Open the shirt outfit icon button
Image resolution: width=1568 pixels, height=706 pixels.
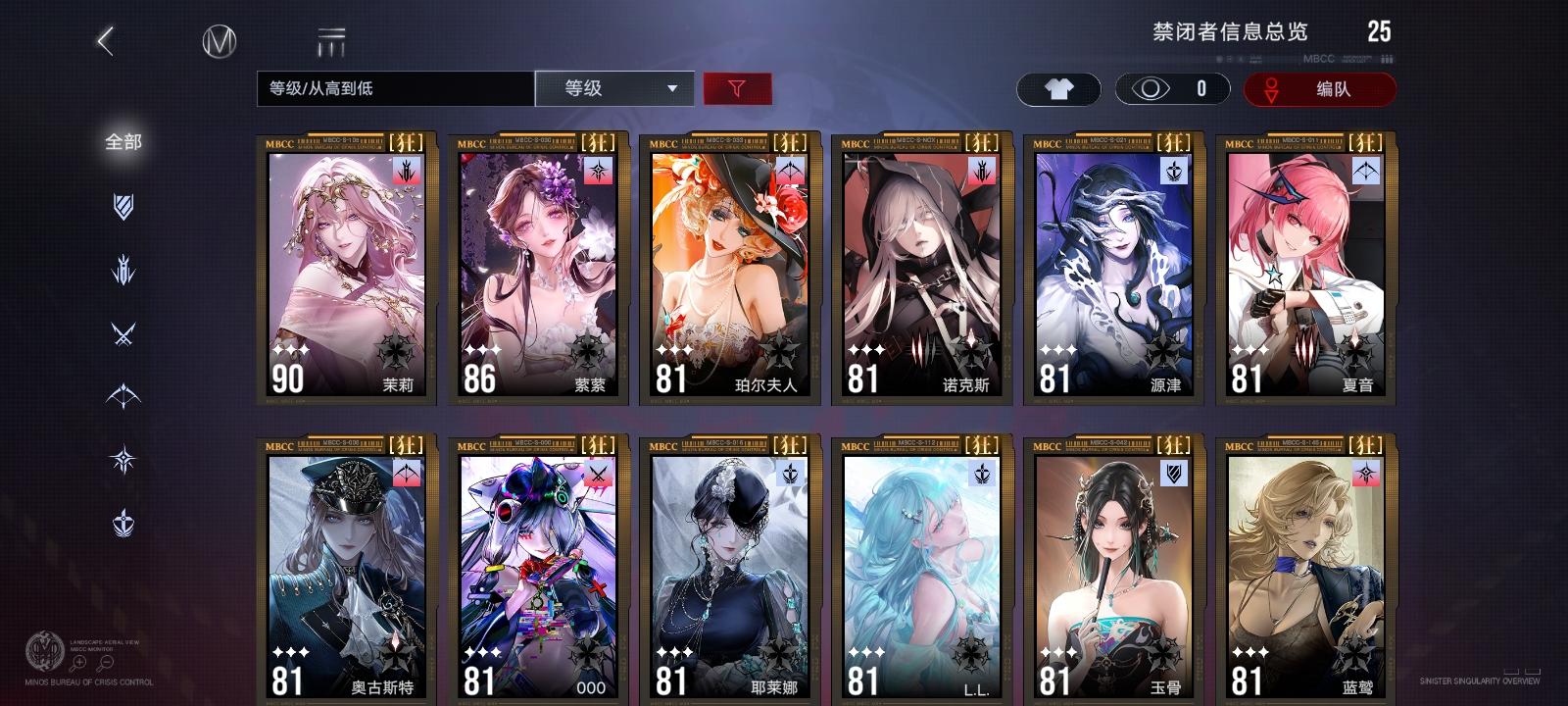[1057, 89]
